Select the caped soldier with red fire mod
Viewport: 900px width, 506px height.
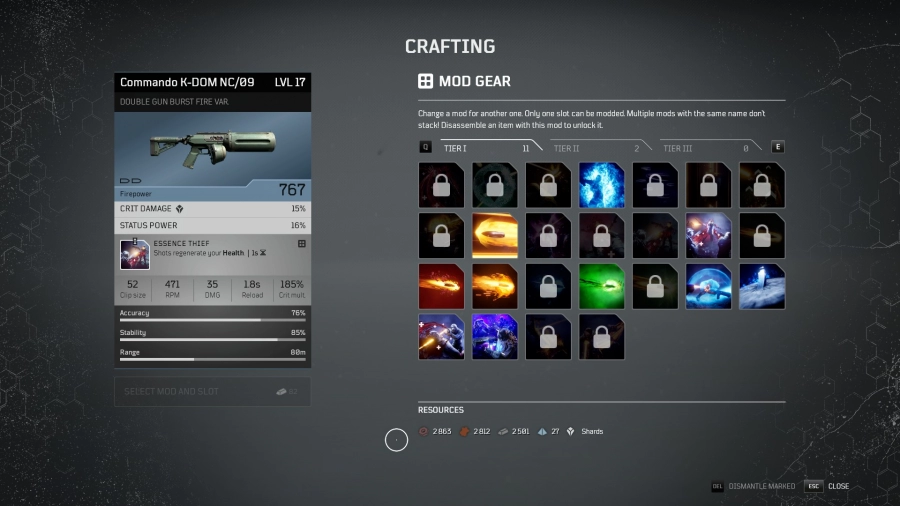(x=708, y=236)
